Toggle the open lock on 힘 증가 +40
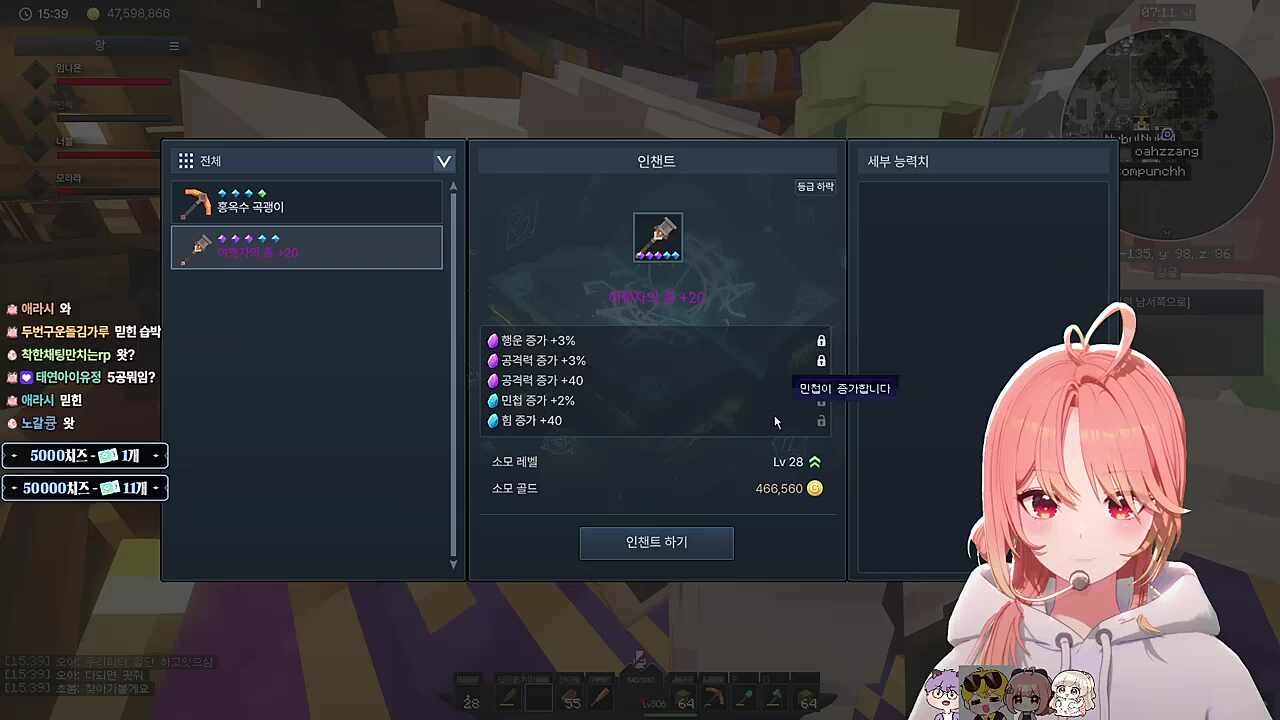 (821, 421)
